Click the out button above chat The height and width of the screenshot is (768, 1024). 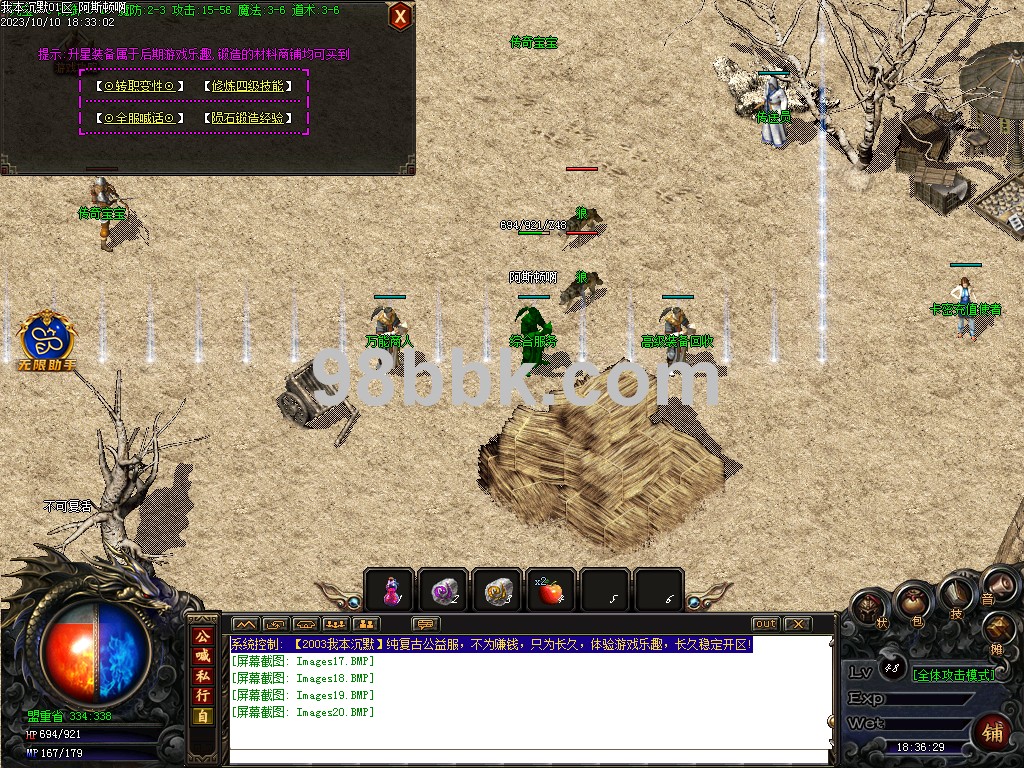[x=765, y=624]
